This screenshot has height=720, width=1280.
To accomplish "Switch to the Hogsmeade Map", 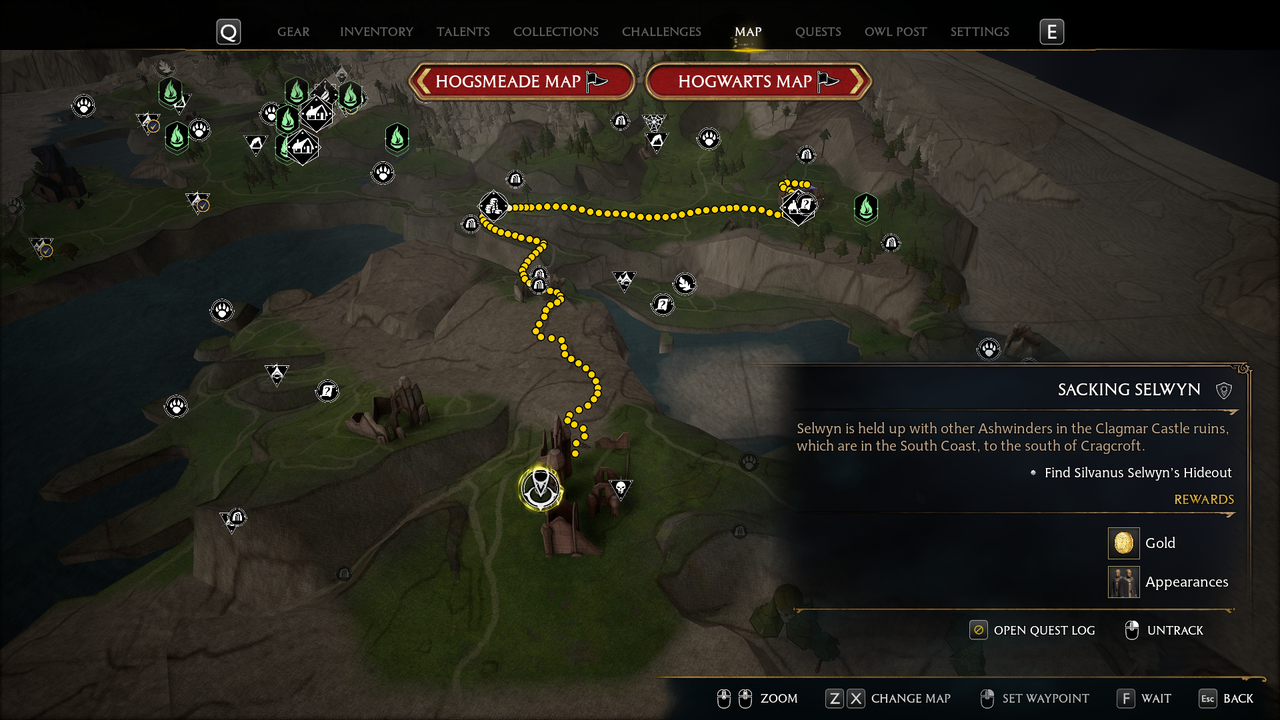I will click(522, 82).
